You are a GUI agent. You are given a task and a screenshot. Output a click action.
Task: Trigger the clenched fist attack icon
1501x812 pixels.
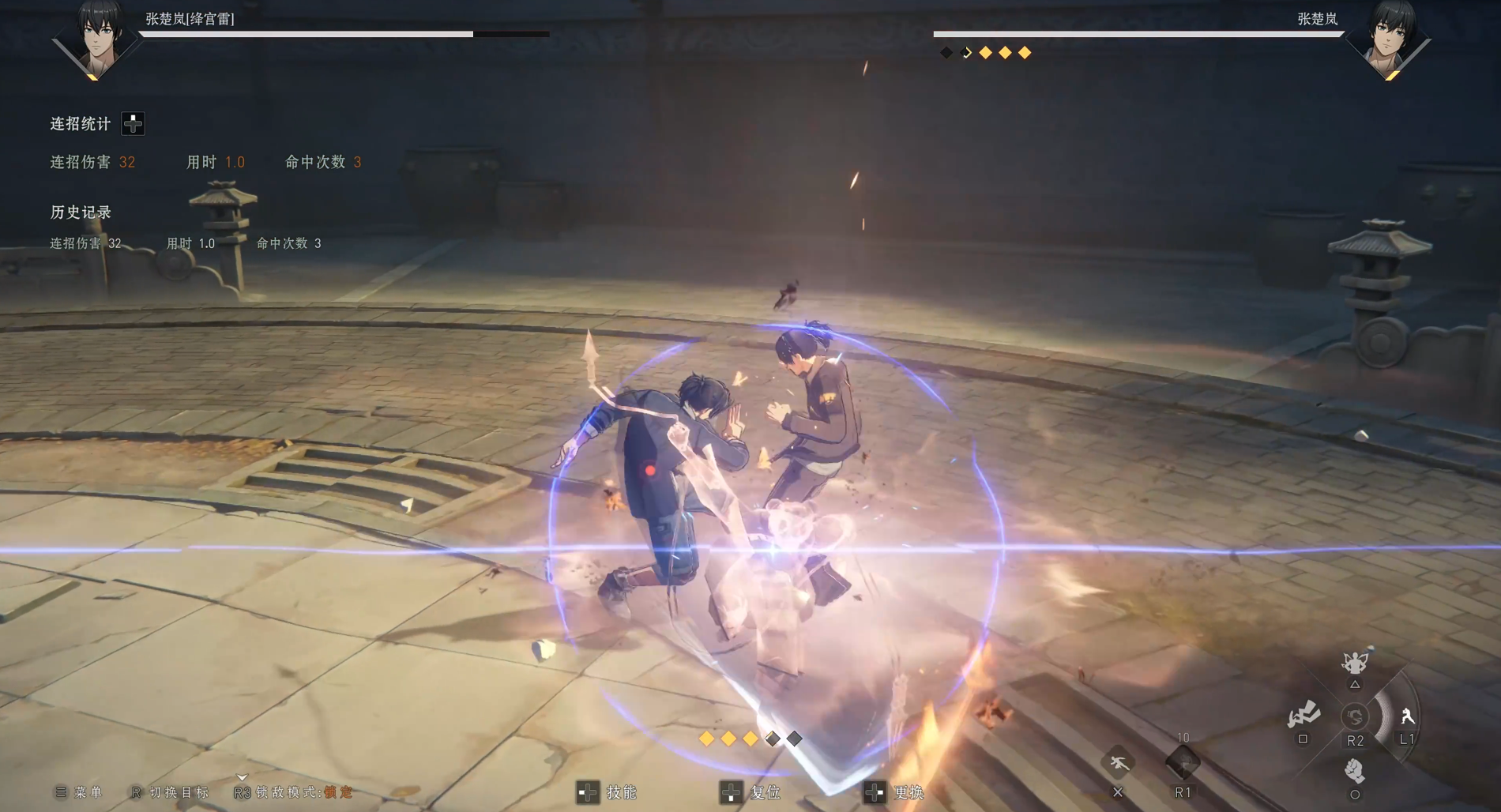tap(1354, 769)
